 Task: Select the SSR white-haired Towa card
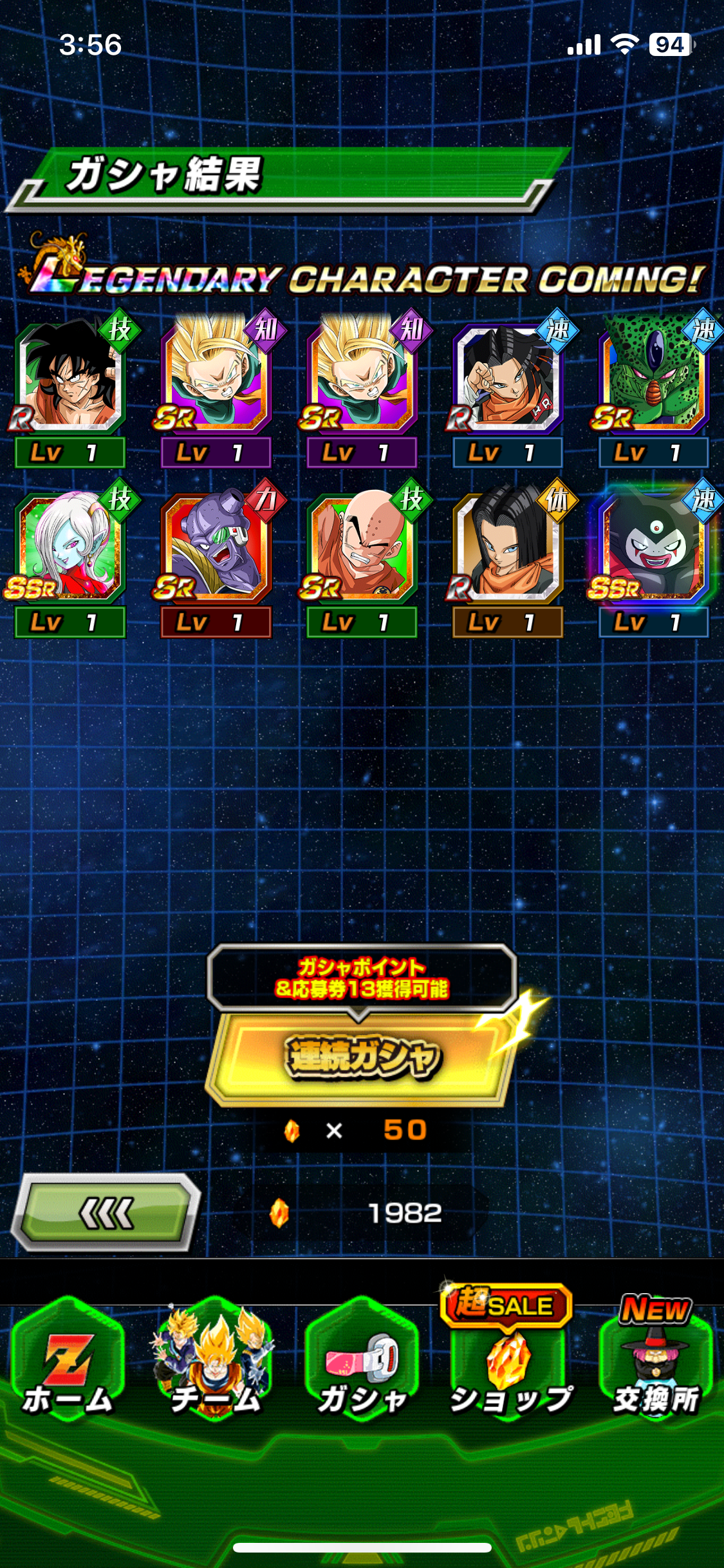(70, 548)
